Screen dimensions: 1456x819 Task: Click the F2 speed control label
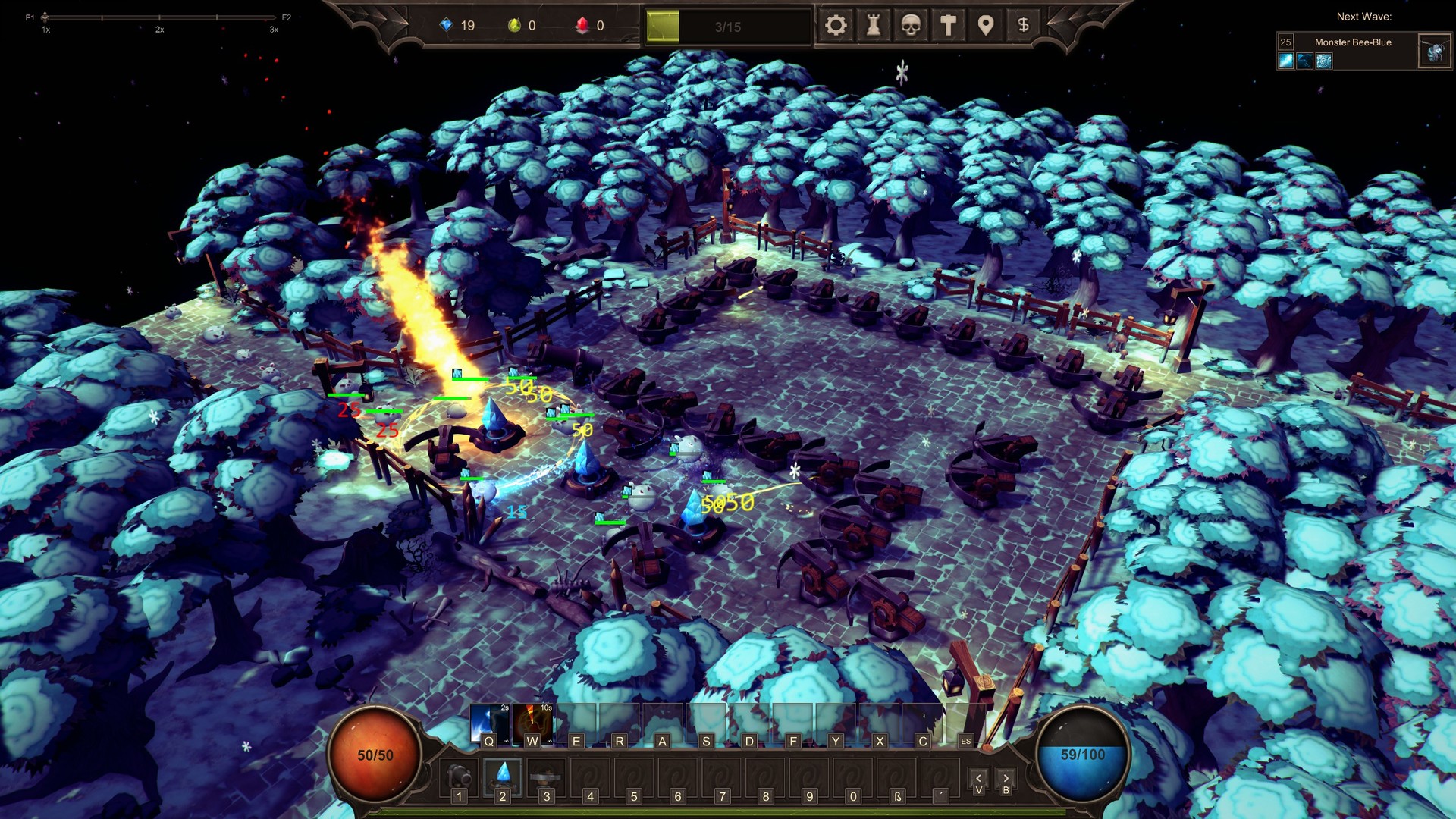[x=286, y=15]
